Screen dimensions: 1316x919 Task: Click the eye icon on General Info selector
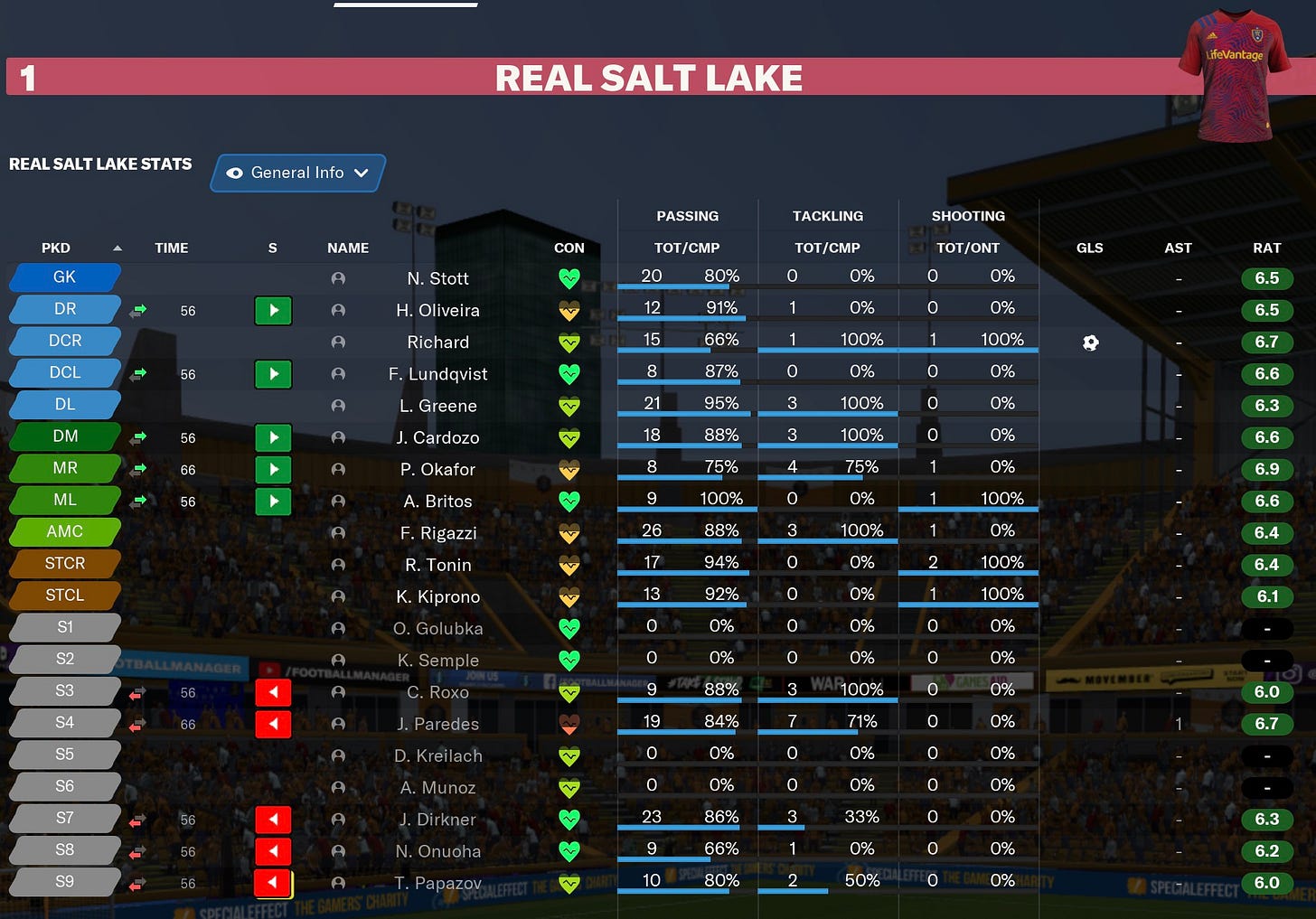coord(235,173)
